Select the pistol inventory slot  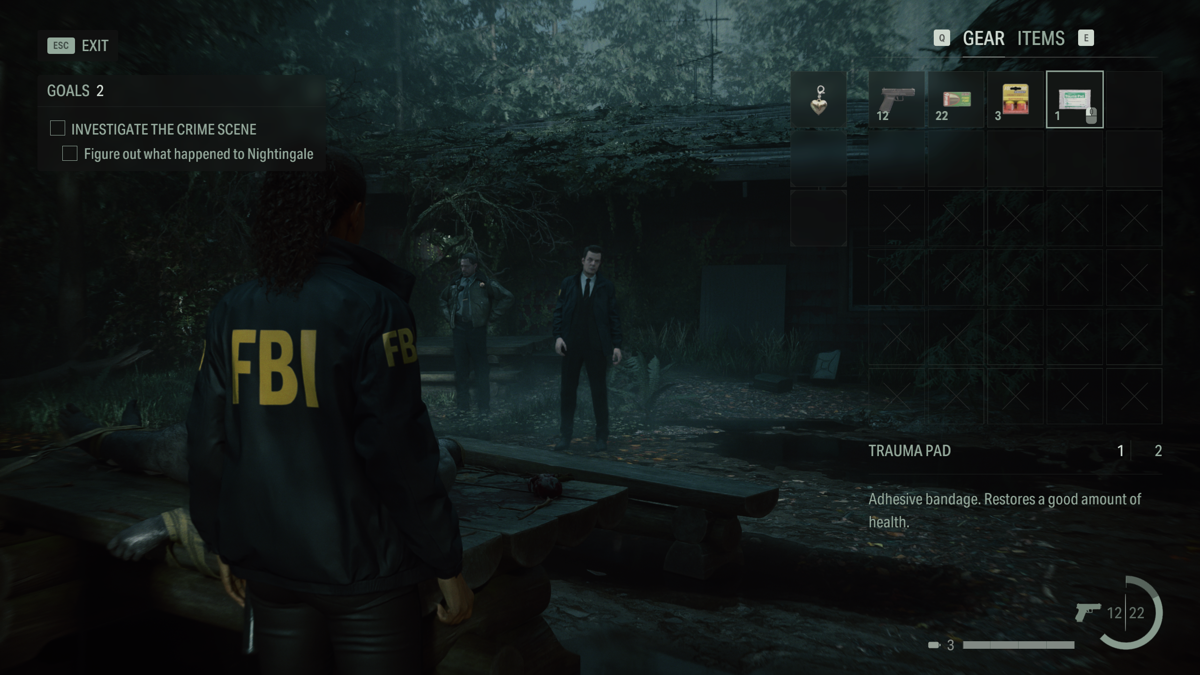[x=897, y=100]
